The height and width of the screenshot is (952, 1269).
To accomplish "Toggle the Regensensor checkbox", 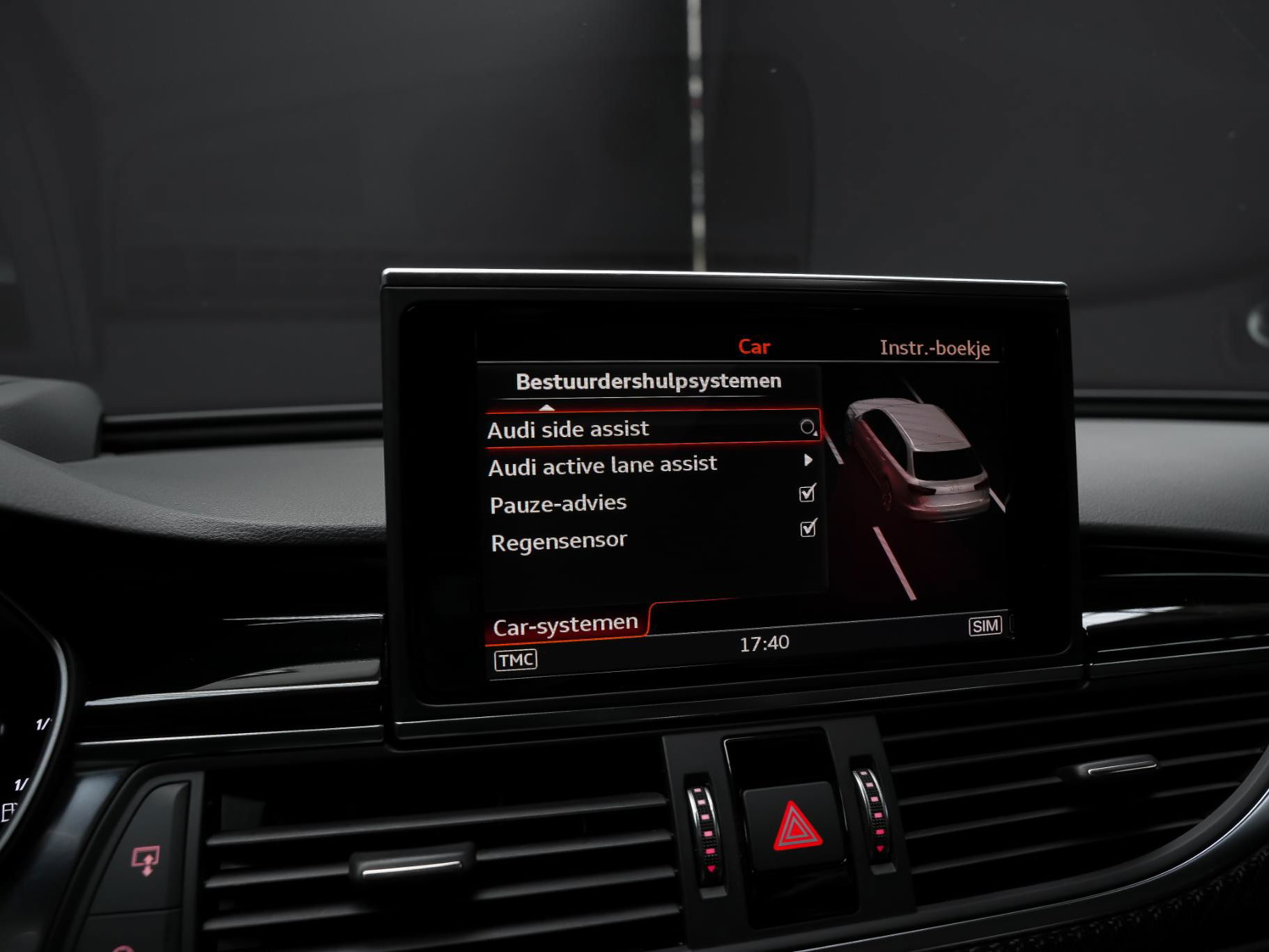I will pos(808,528).
